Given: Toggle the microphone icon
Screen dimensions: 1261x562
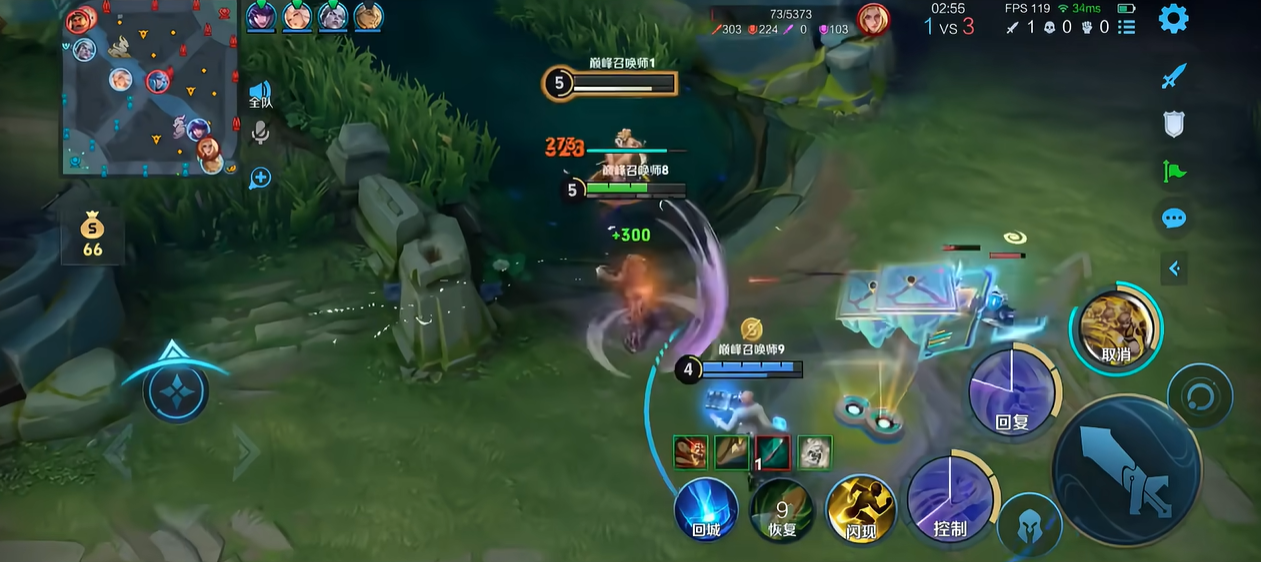Looking at the screenshot, I should click(x=260, y=133).
